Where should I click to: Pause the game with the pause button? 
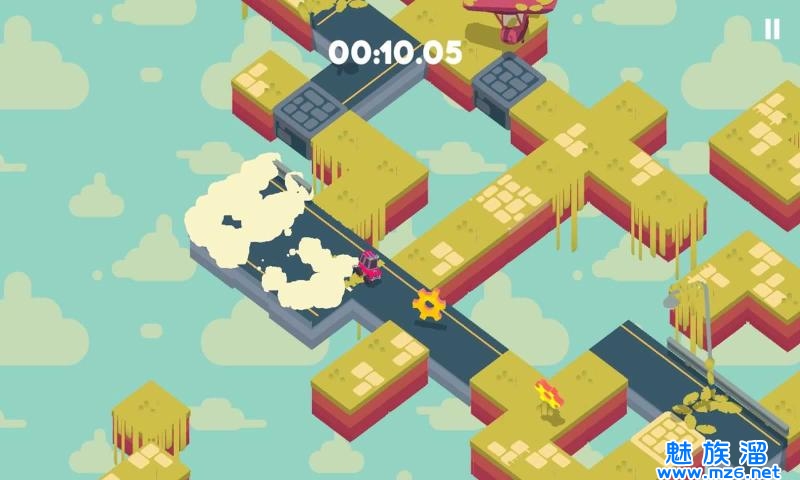point(772,30)
